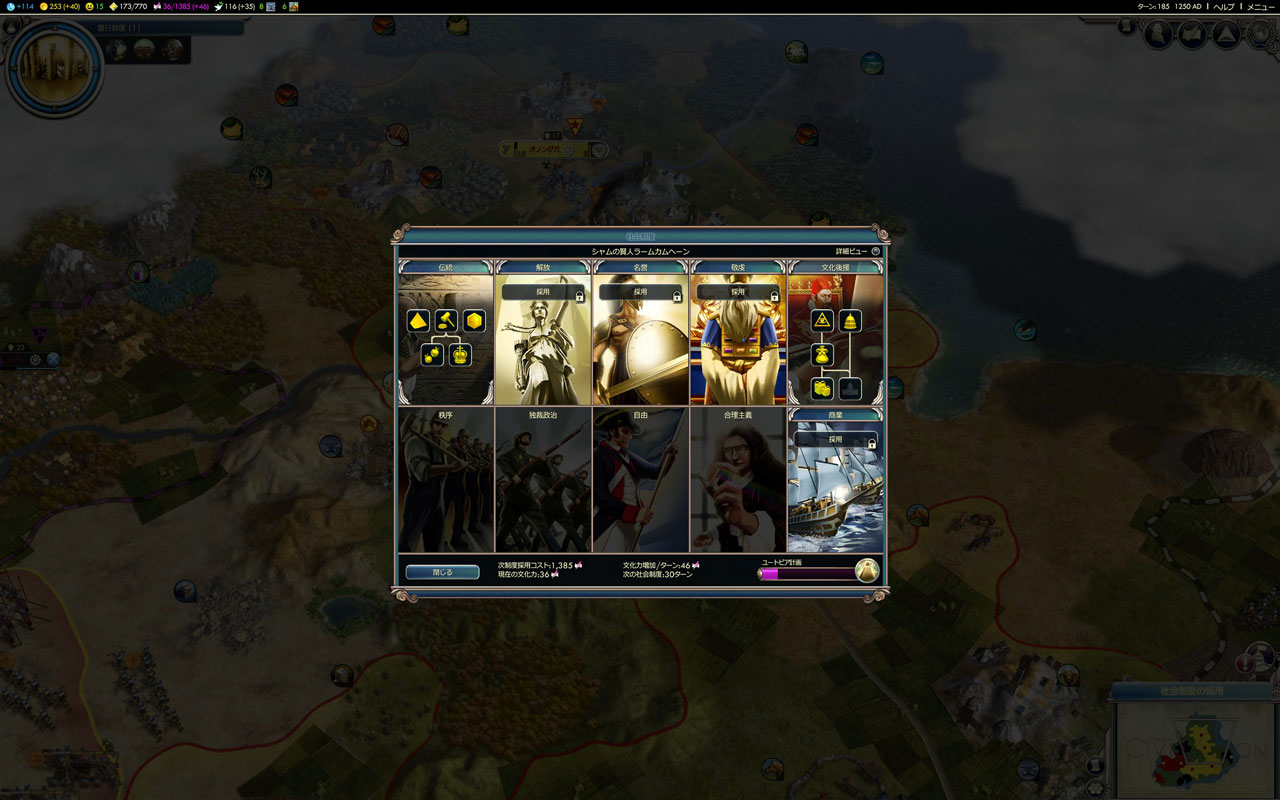The image size is (1280, 800).
Task: Select the gift boxes policy icon in Patronage
Action: (823, 388)
